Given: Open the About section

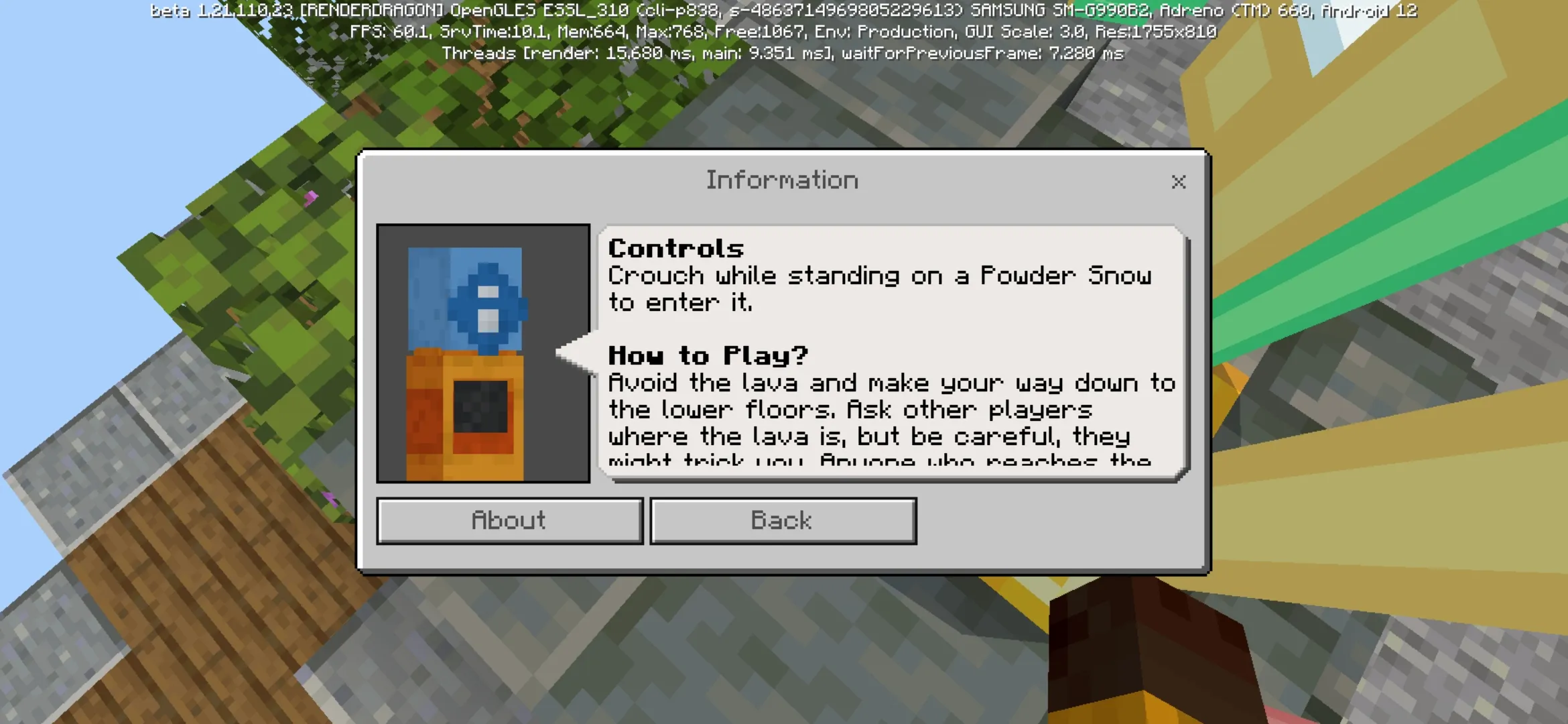Looking at the screenshot, I should [509, 521].
